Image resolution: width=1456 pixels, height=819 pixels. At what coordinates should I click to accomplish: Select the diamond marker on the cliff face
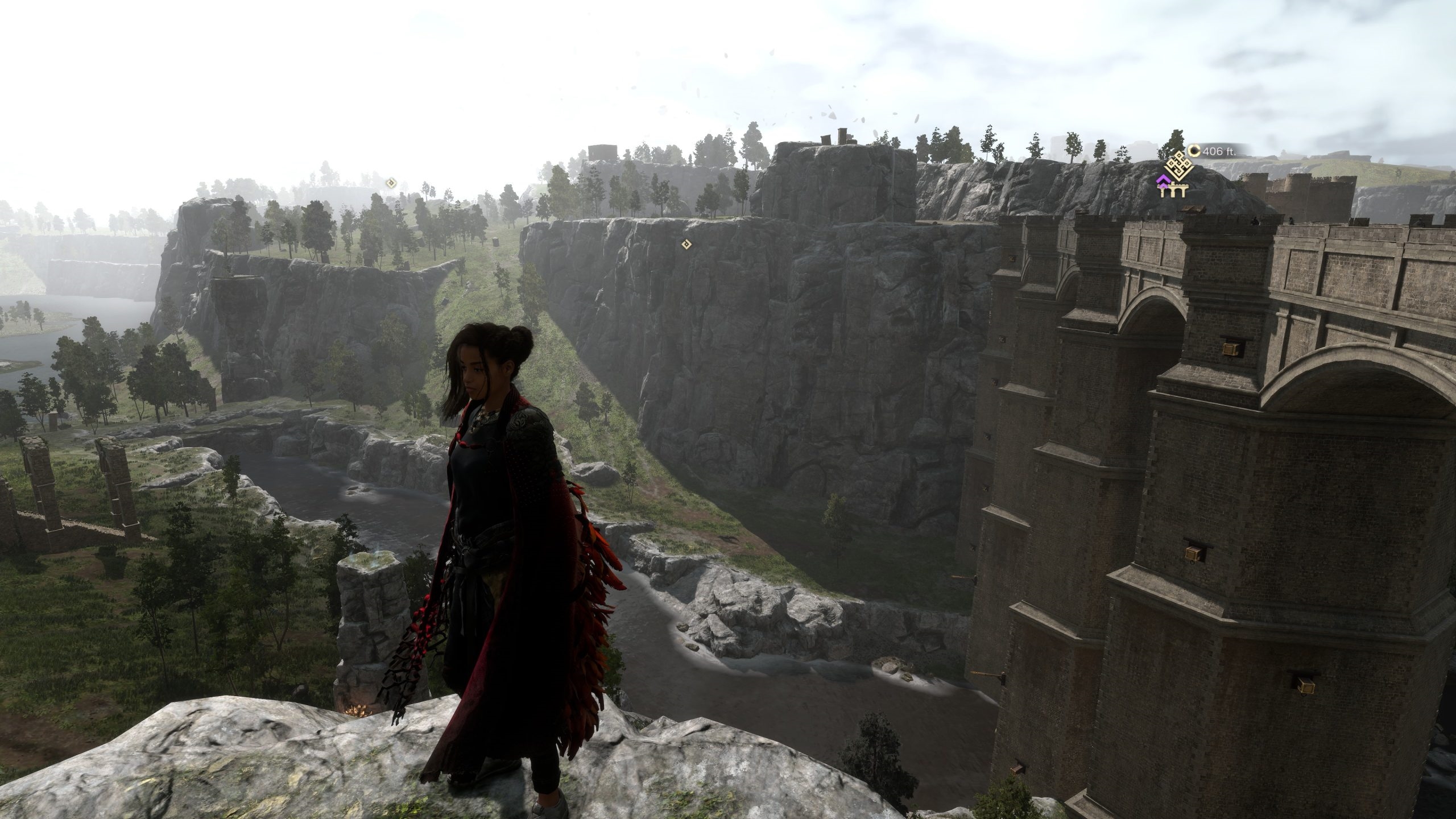click(686, 244)
